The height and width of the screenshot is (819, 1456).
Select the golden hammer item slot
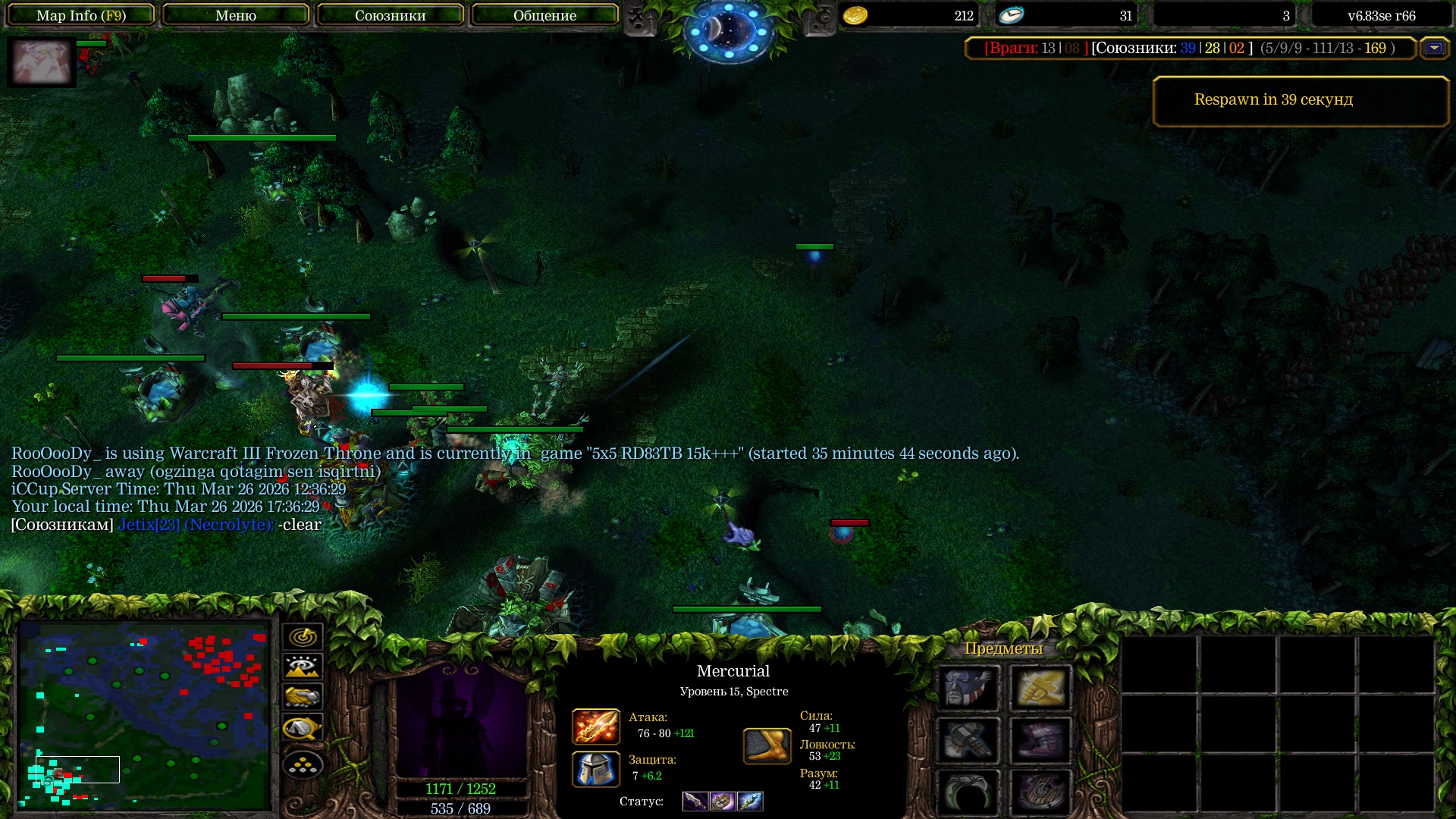coord(1040,688)
